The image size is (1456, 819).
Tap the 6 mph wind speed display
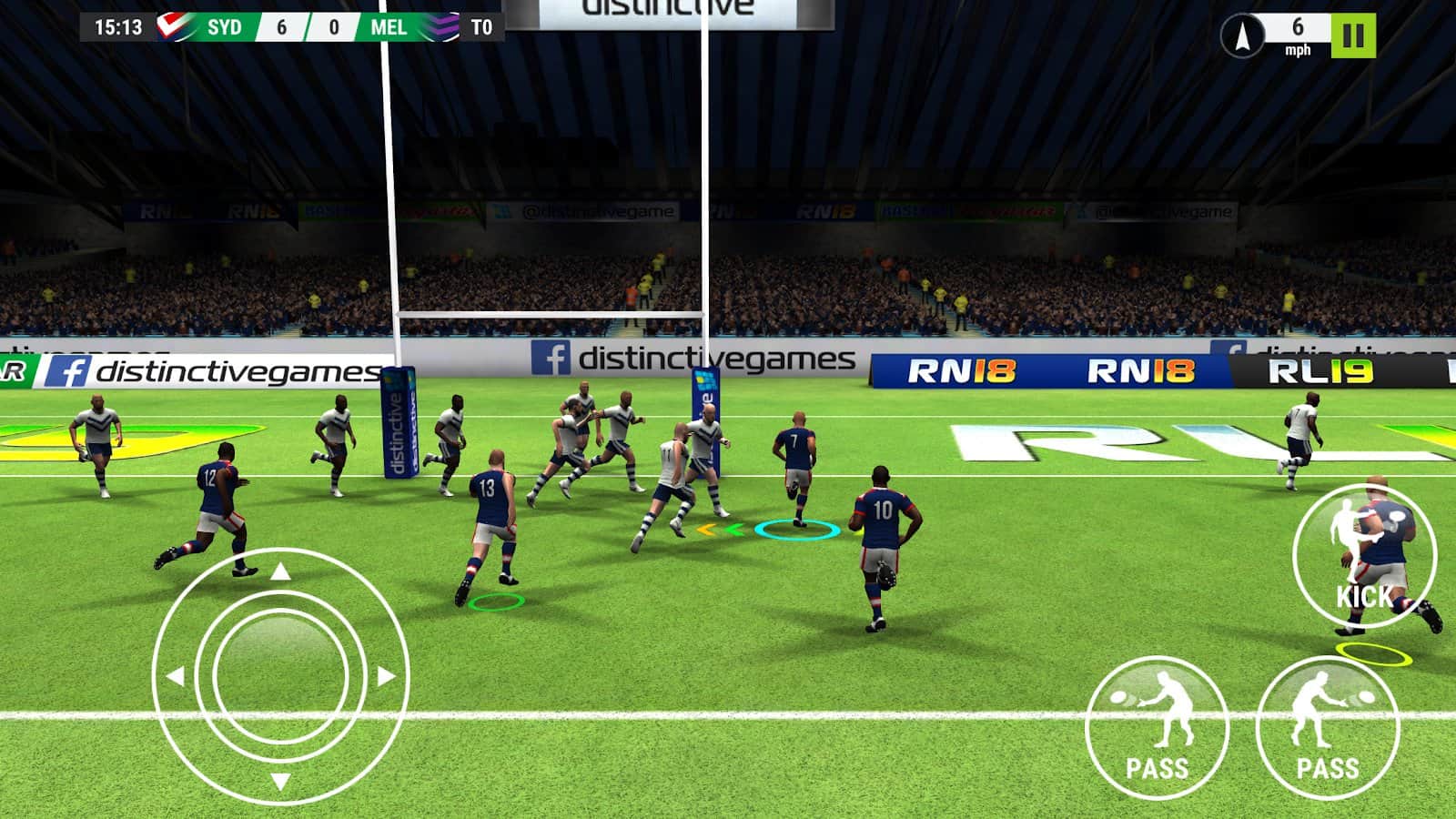(1297, 35)
